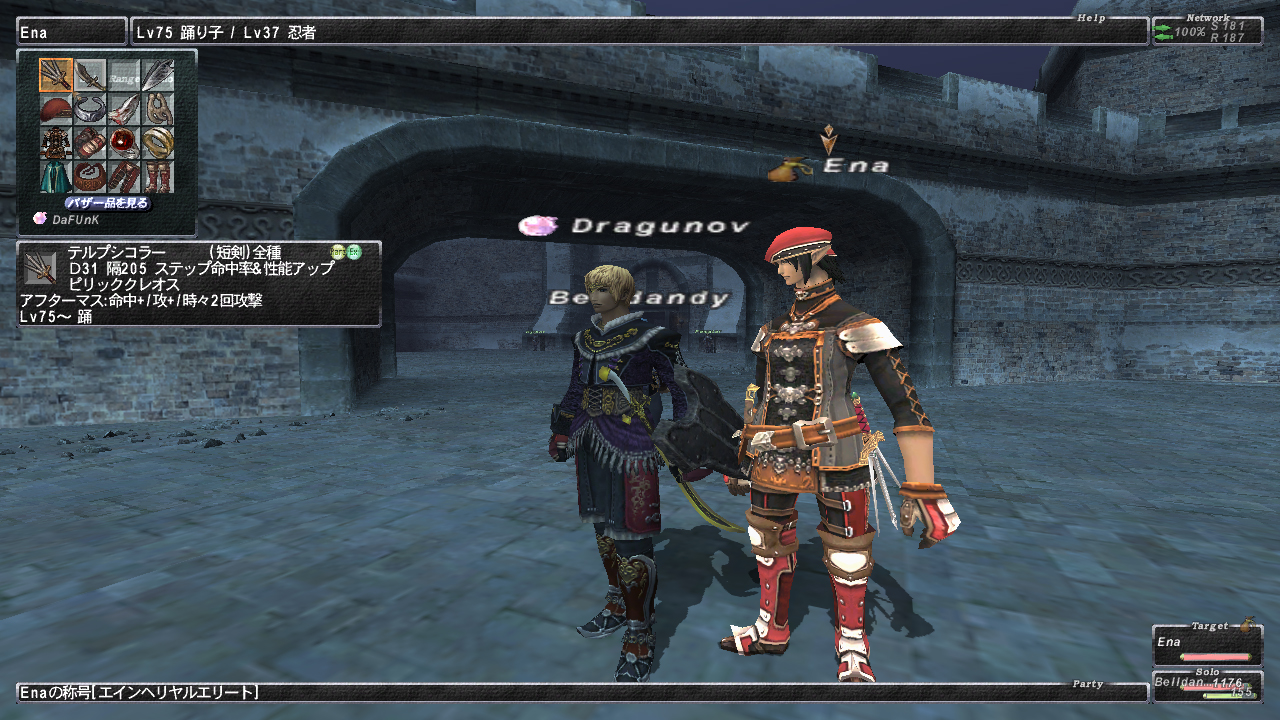The width and height of the screenshot is (1280, 720).
Task: Select the brown bone earring slot
Action: click(x=158, y=109)
